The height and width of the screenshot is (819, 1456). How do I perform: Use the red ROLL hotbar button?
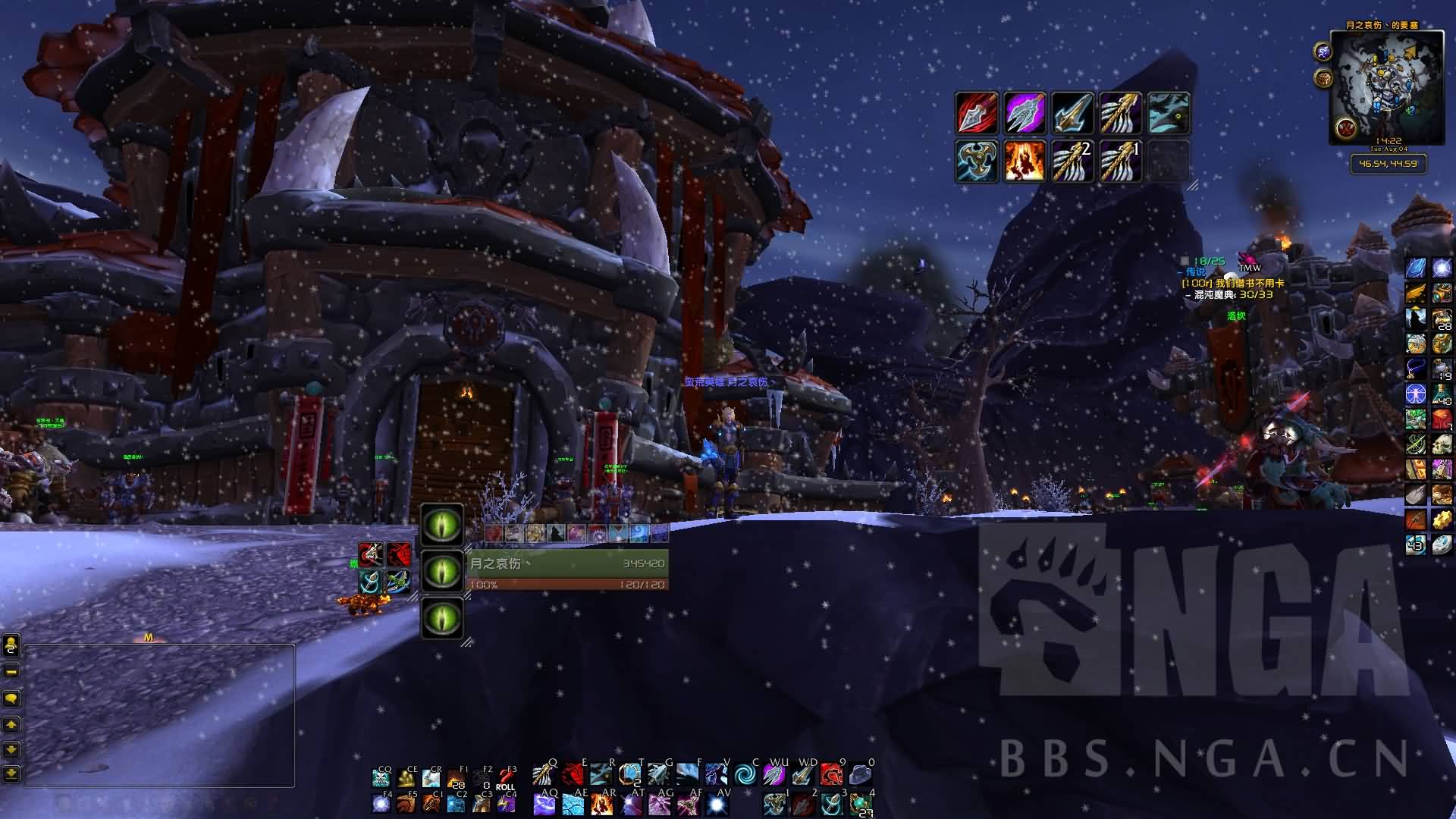(x=505, y=779)
